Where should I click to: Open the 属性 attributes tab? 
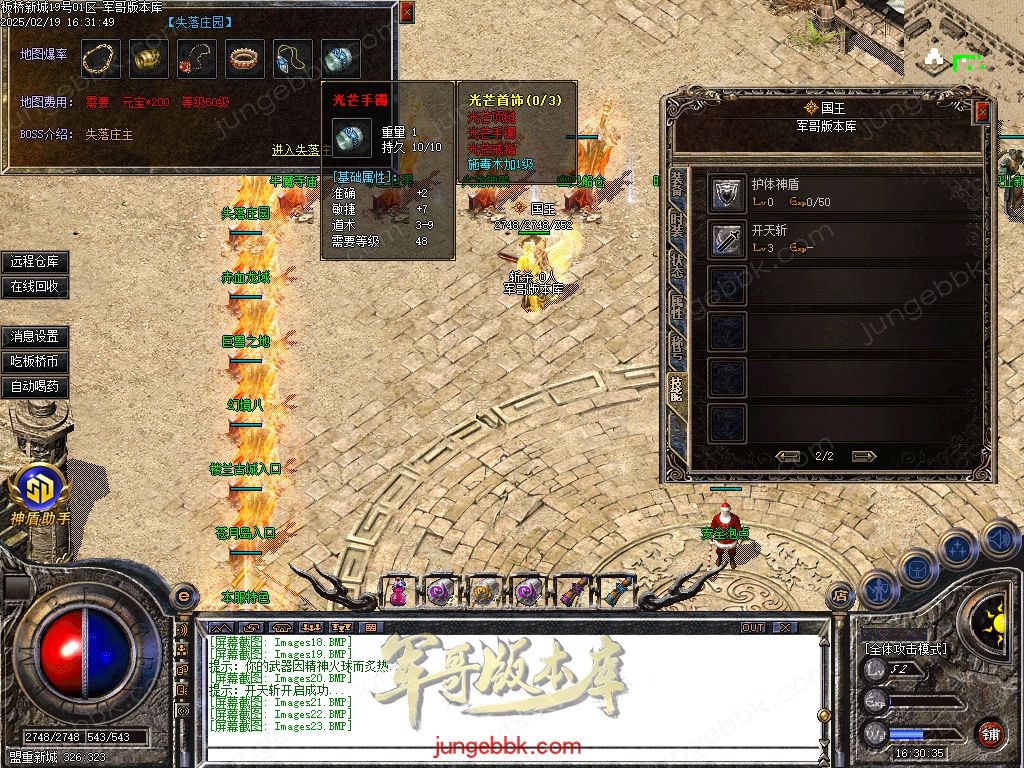pyautogui.click(x=677, y=308)
